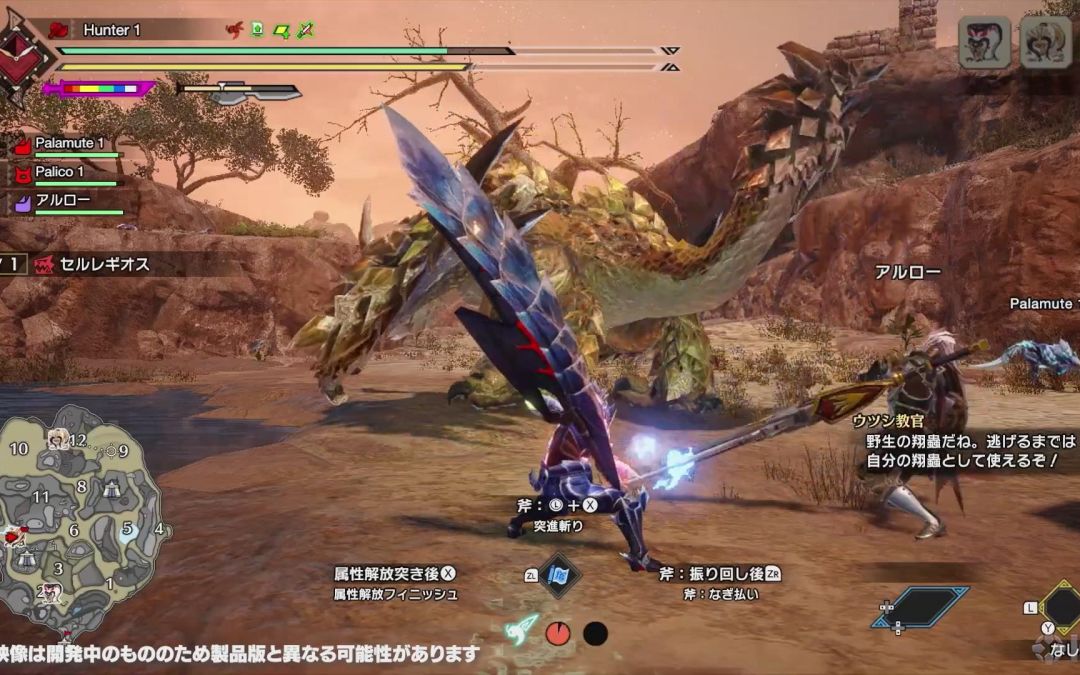This screenshot has height=675, width=1080.
Task: Click the blue scroll skill icon
Action: (560, 576)
